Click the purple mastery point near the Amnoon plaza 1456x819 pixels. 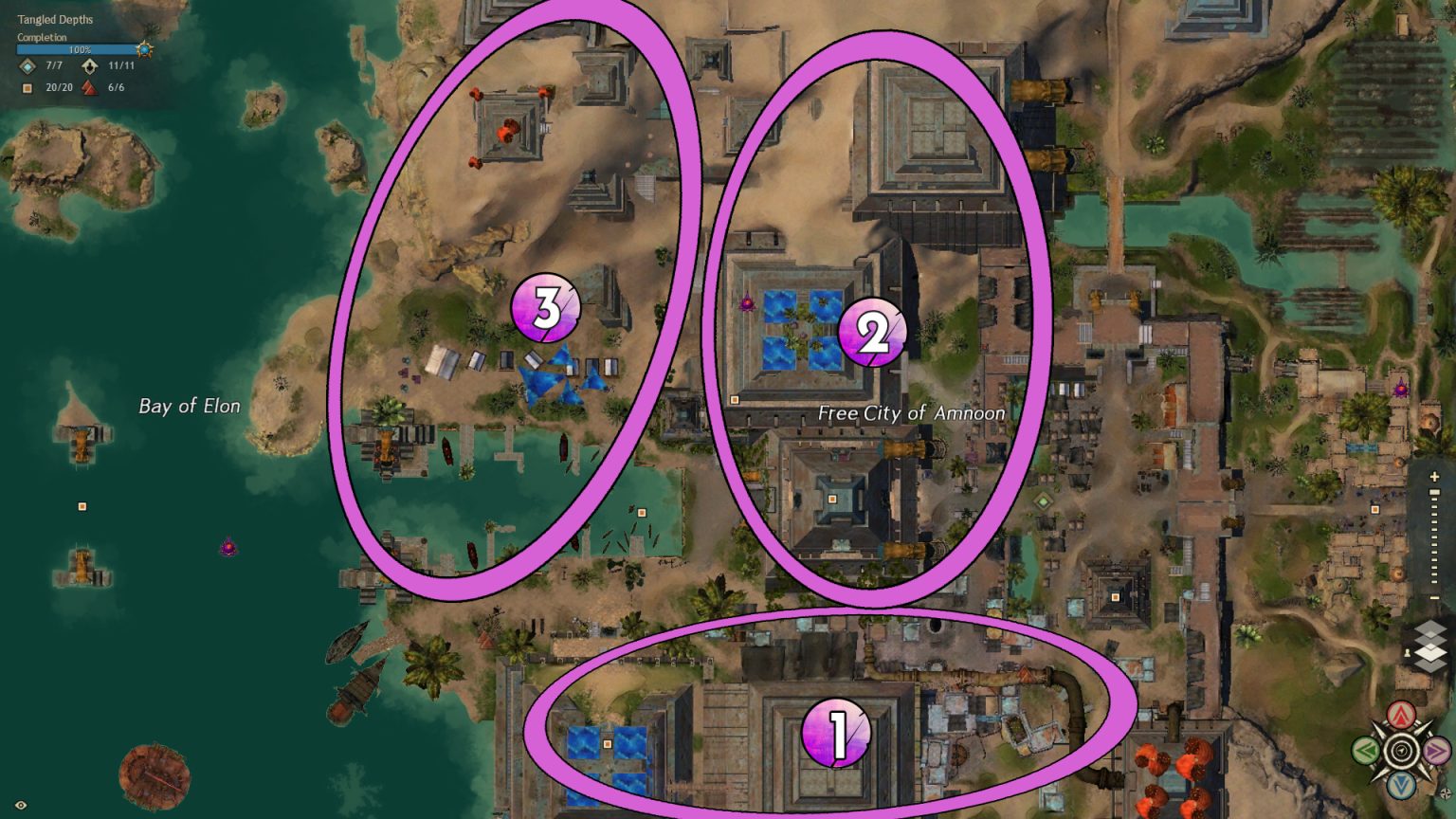(x=746, y=304)
